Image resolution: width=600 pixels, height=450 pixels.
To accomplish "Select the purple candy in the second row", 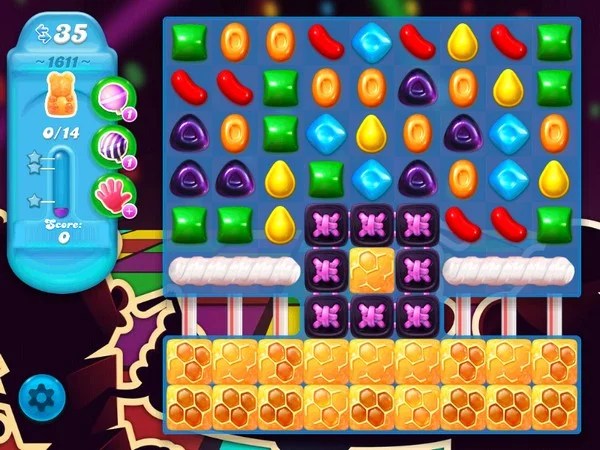I will point(416,88).
